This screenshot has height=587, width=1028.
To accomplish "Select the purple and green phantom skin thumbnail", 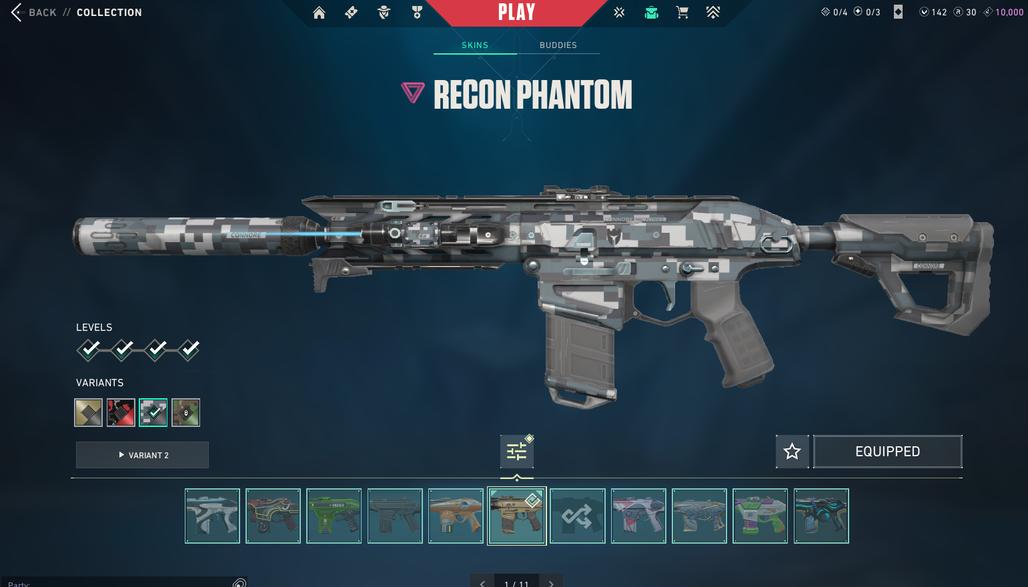I will [760, 516].
